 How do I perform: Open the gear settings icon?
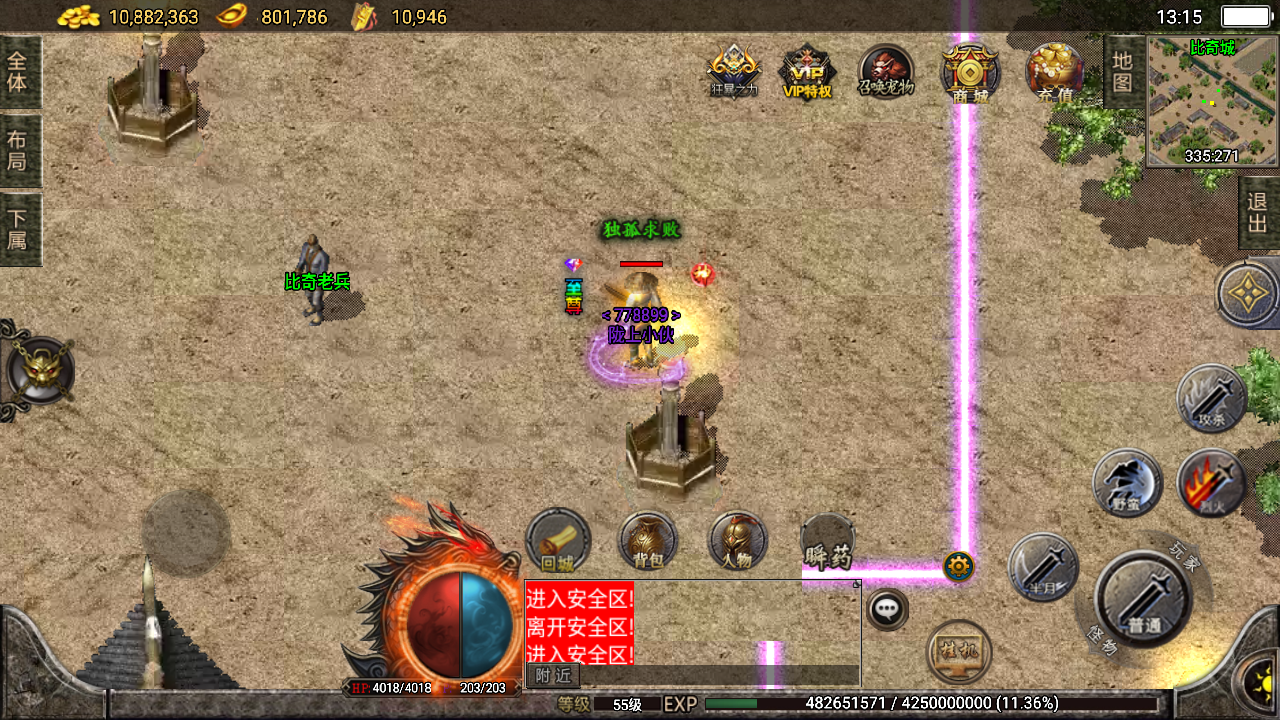click(958, 567)
